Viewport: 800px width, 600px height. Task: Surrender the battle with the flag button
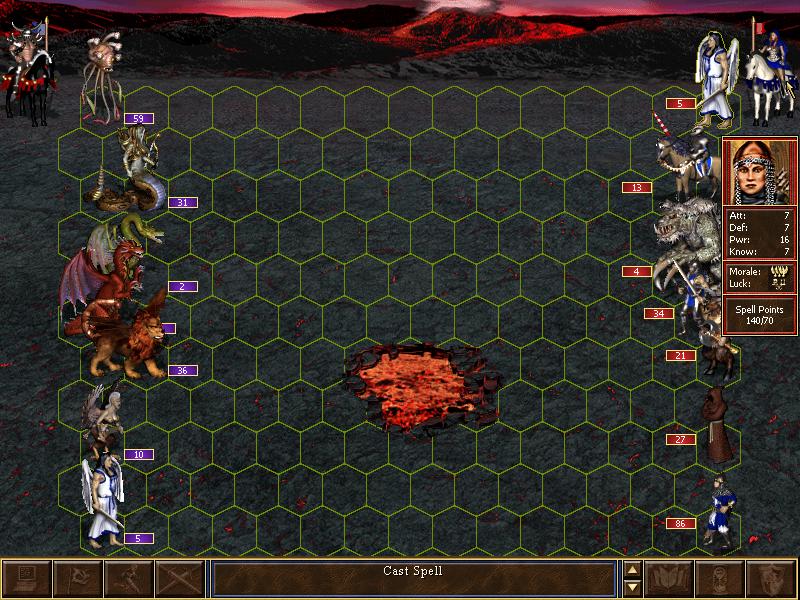coord(76,579)
